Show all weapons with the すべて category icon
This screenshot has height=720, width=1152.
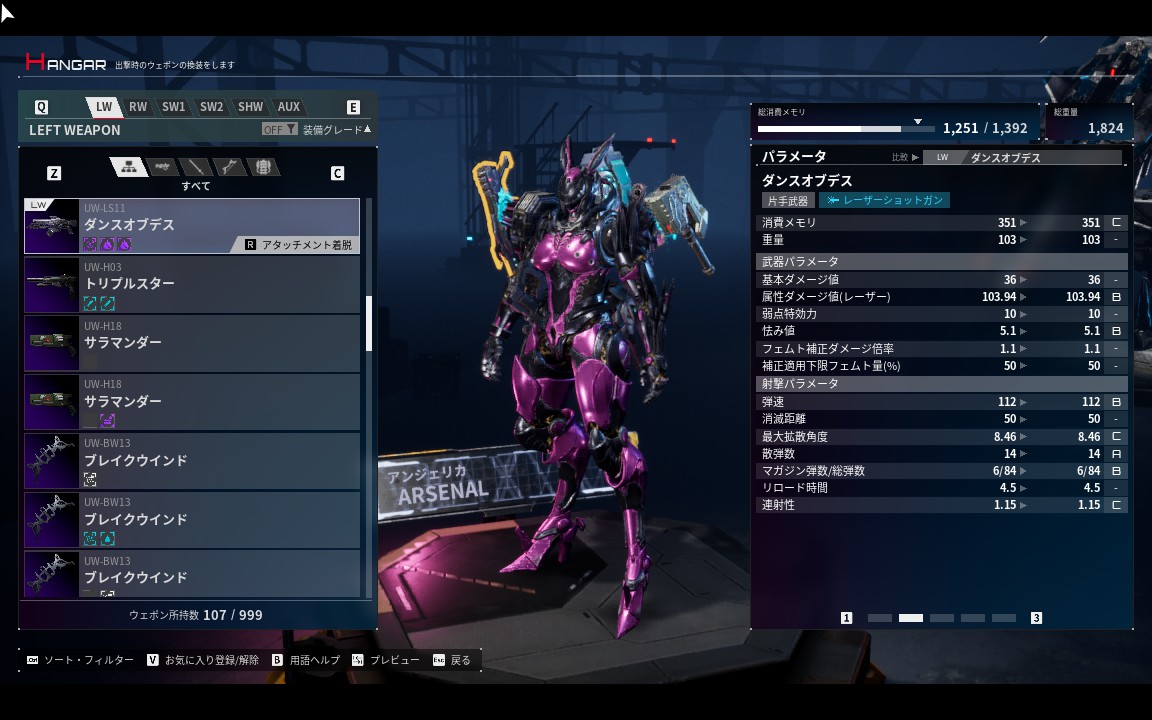(x=128, y=167)
